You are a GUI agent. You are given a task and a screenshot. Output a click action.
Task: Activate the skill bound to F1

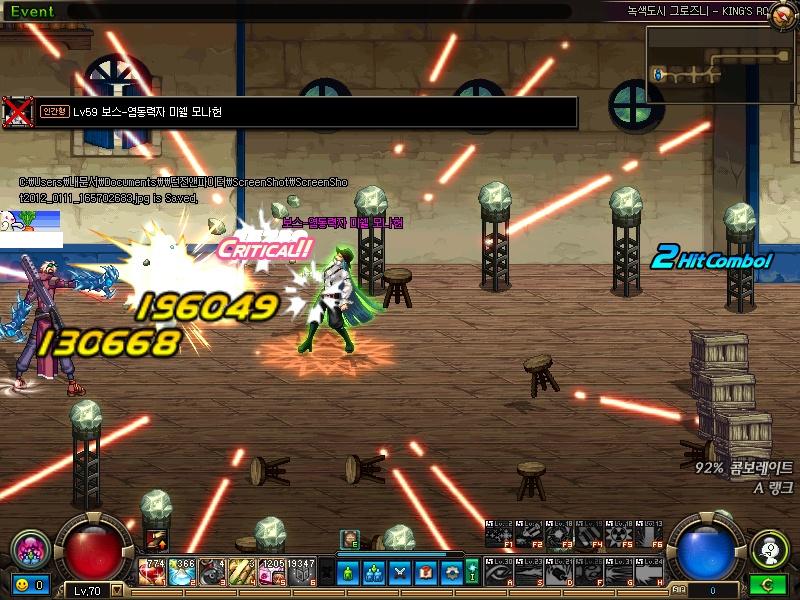498,535
